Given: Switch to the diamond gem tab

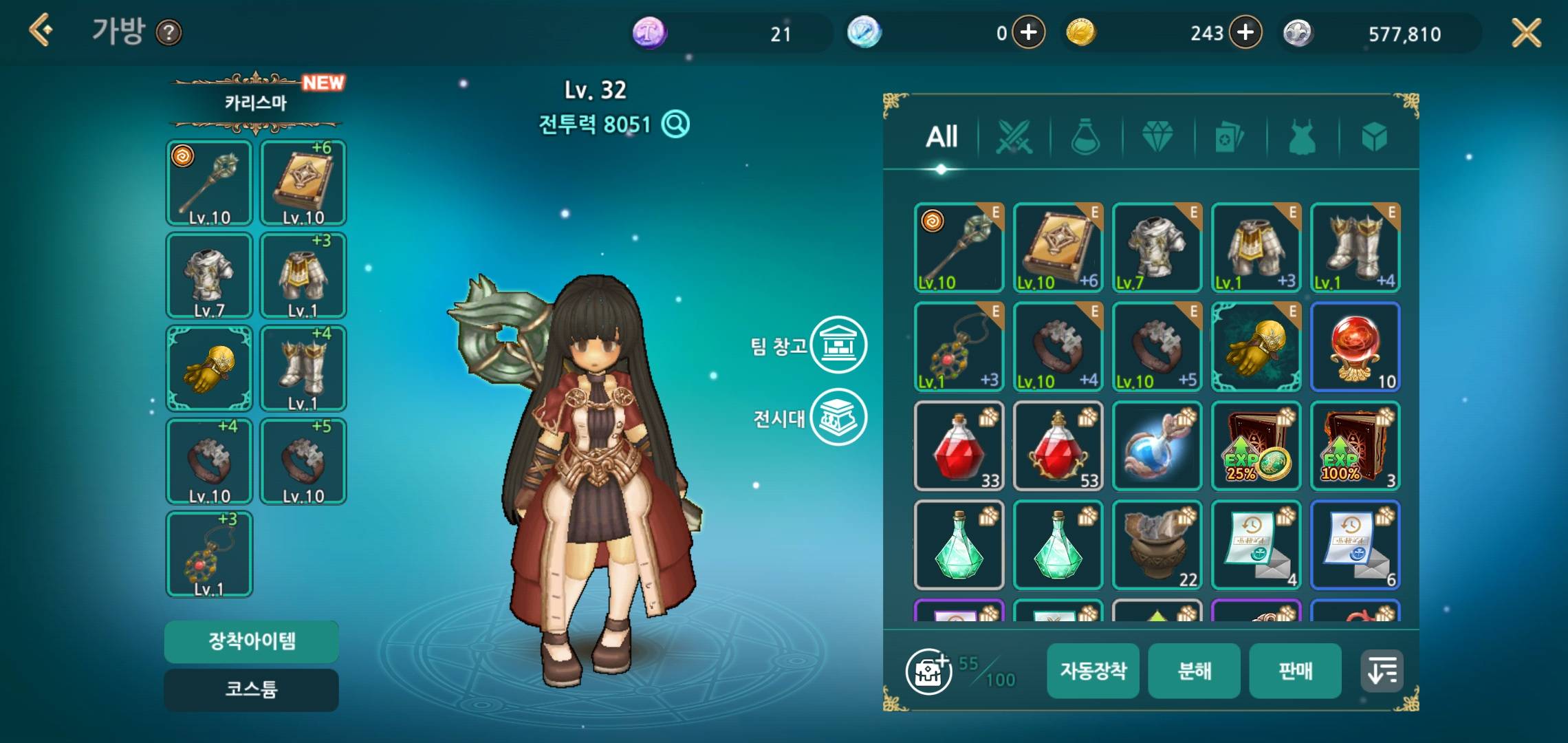Looking at the screenshot, I should click(x=1157, y=137).
